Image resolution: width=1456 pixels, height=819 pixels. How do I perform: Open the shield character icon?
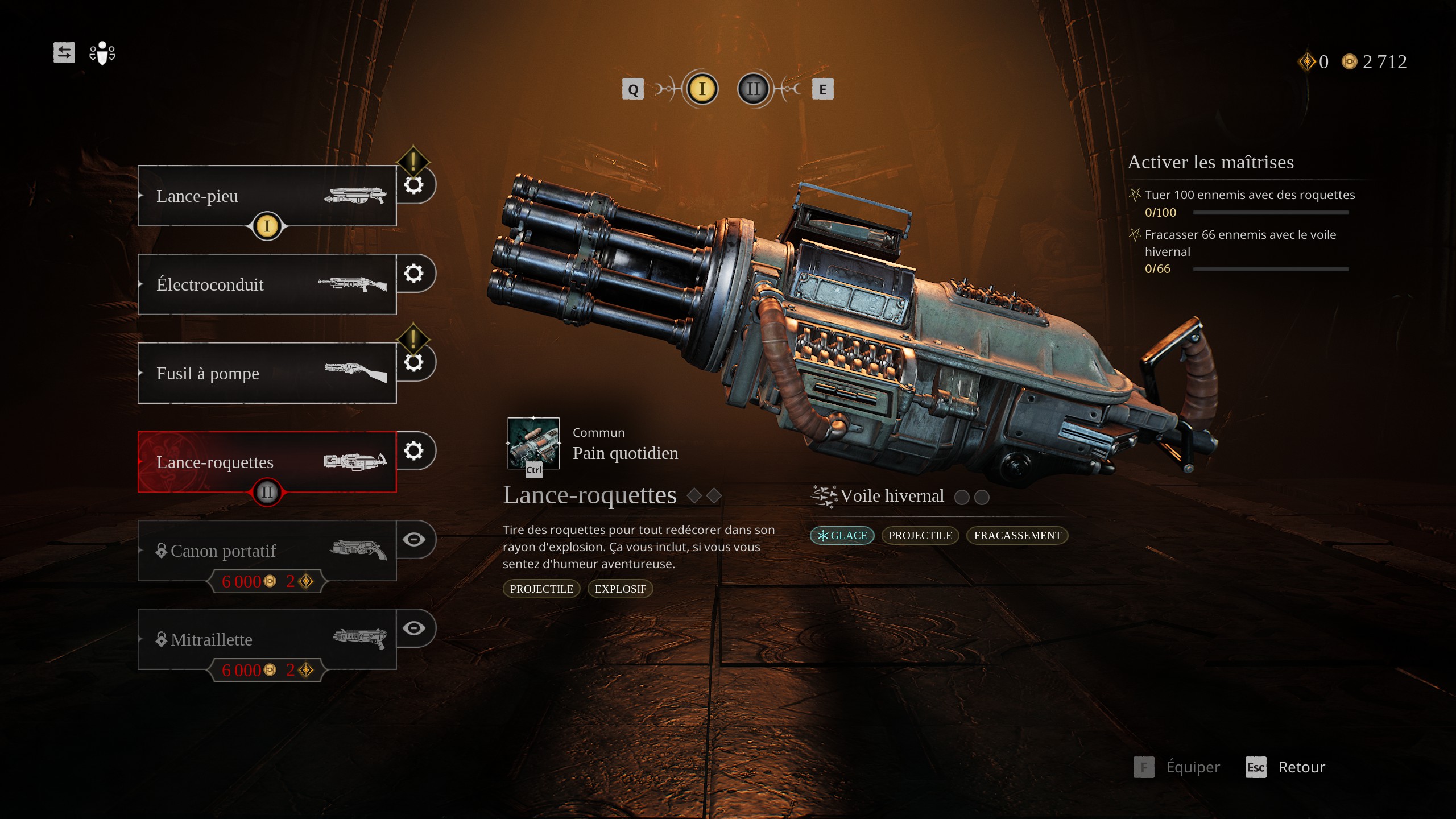[102, 53]
